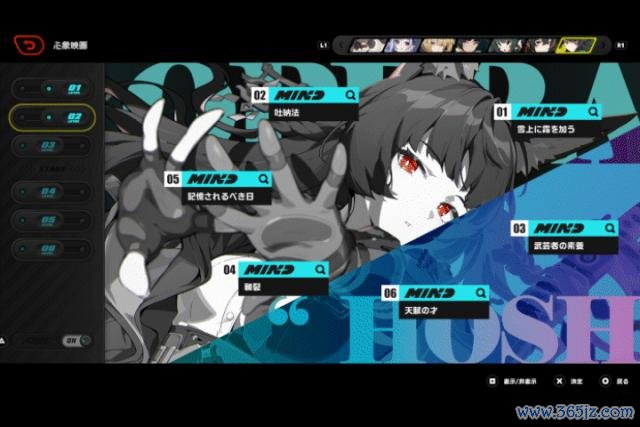Select Mindscape level 04 in sidebar
Image resolution: width=640 pixels, height=427 pixels.
tap(54, 192)
